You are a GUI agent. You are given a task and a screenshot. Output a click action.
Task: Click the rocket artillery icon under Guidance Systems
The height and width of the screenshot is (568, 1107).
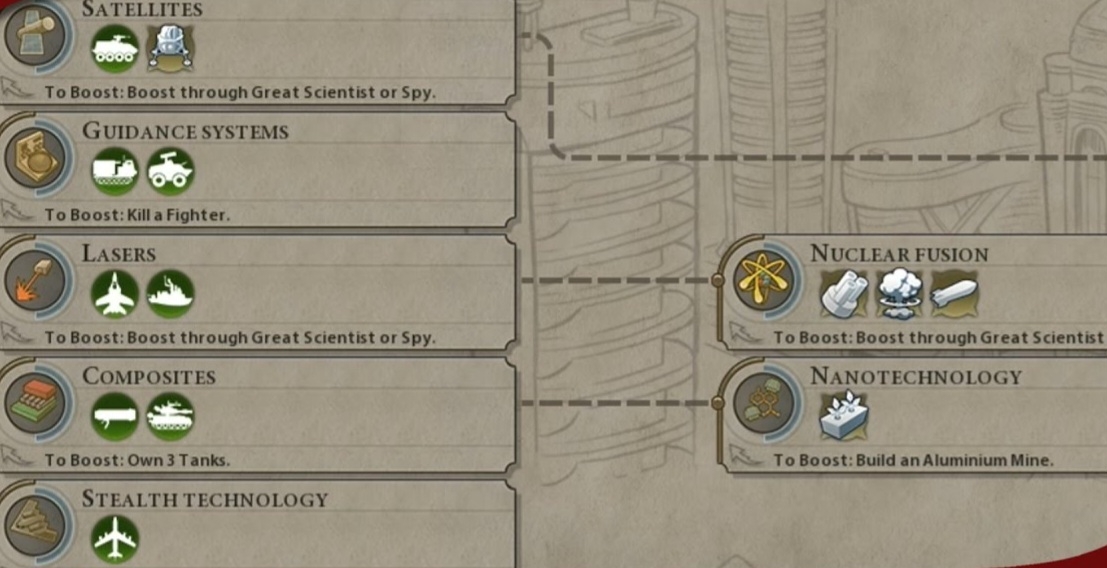tap(115, 172)
